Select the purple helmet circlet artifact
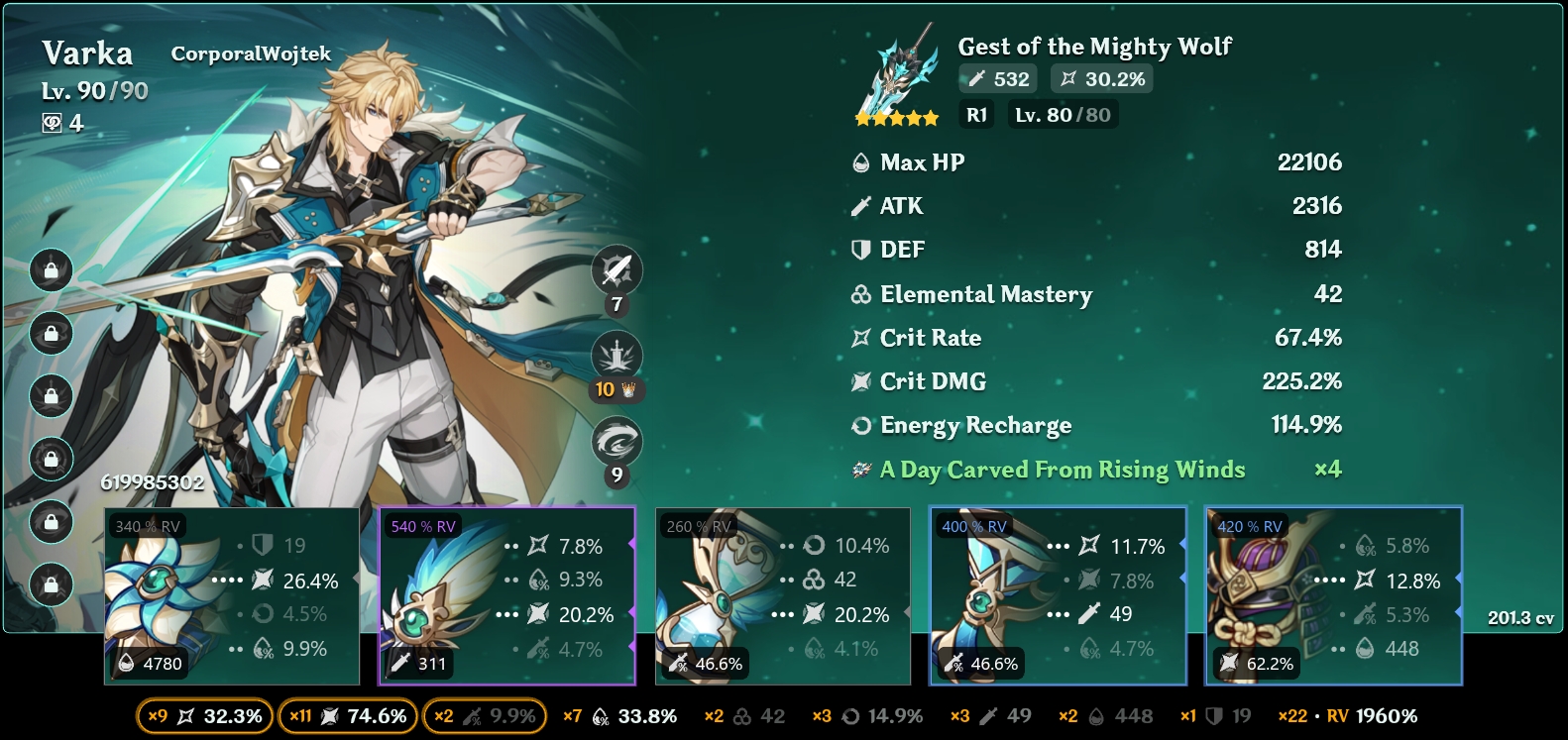Image resolution: width=1568 pixels, height=740 pixels. click(1333, 595)
